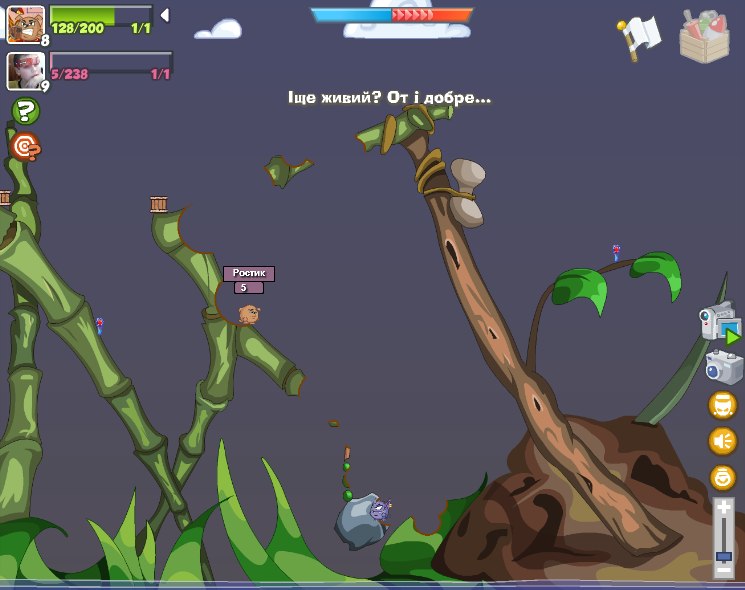
Task: Open the green question mark help
Action: coord(26,111)
